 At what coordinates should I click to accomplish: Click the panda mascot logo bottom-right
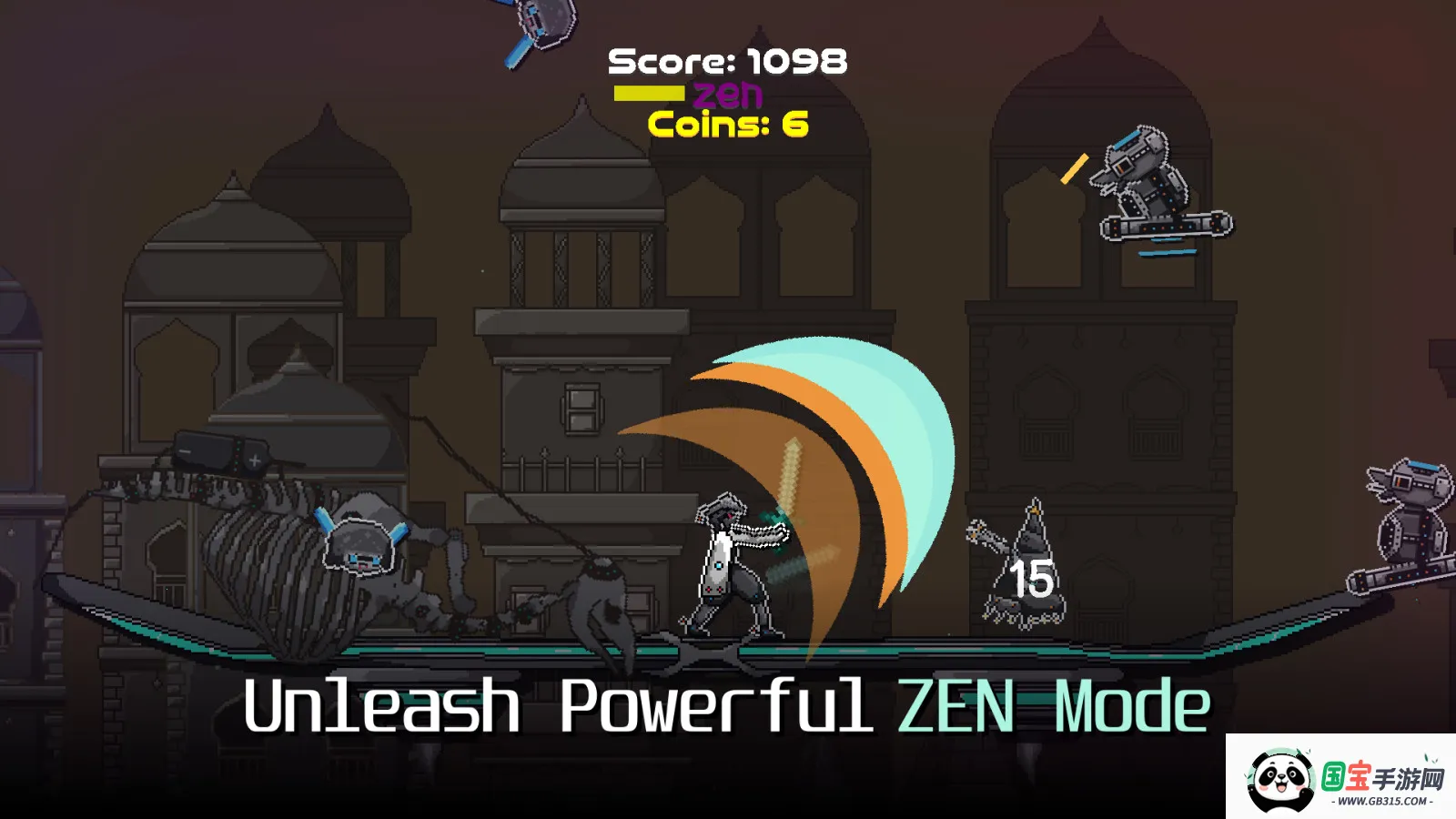click(x=1279, y=778)
